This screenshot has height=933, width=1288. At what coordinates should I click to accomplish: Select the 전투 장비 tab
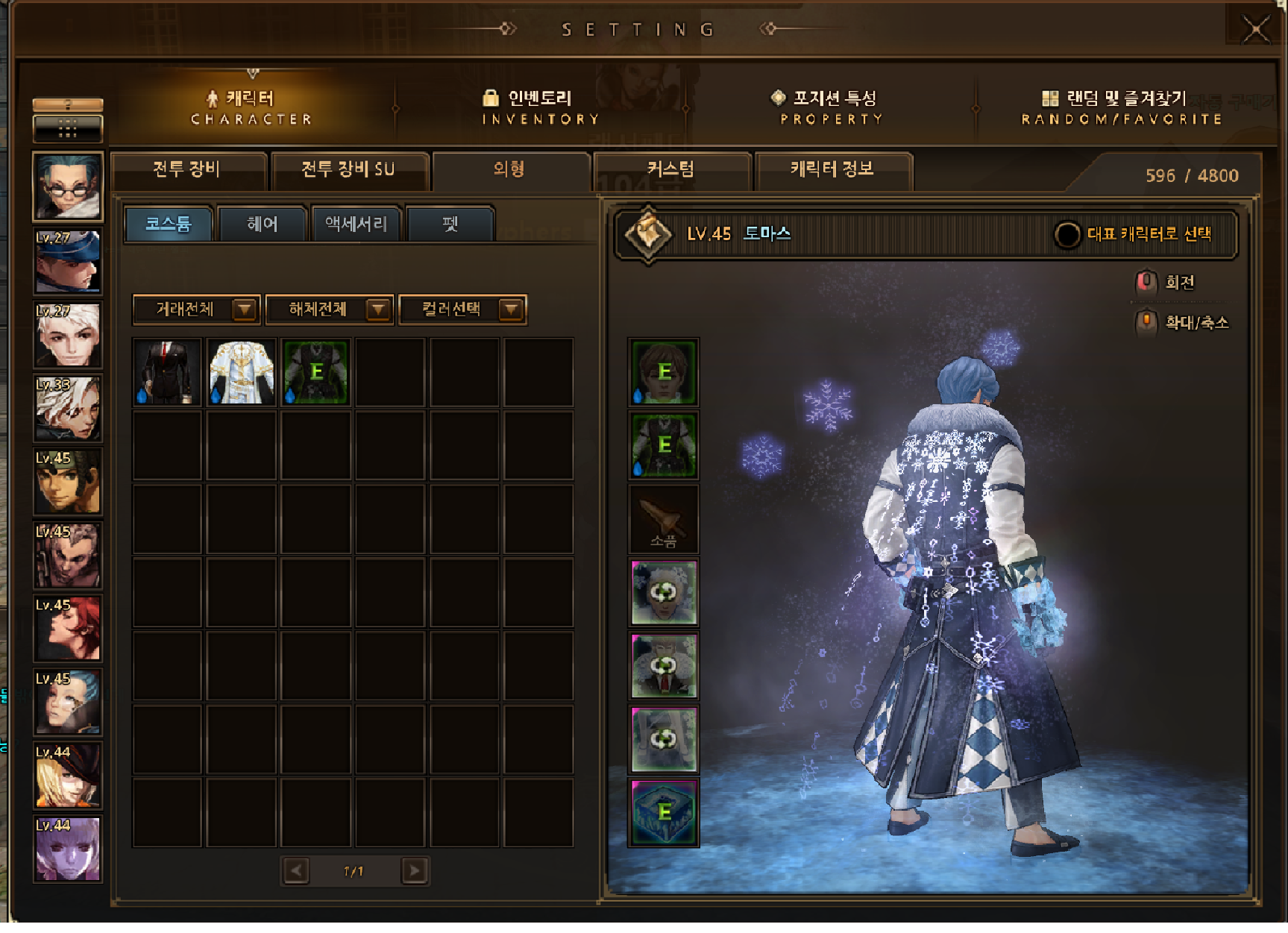[187, 170]
